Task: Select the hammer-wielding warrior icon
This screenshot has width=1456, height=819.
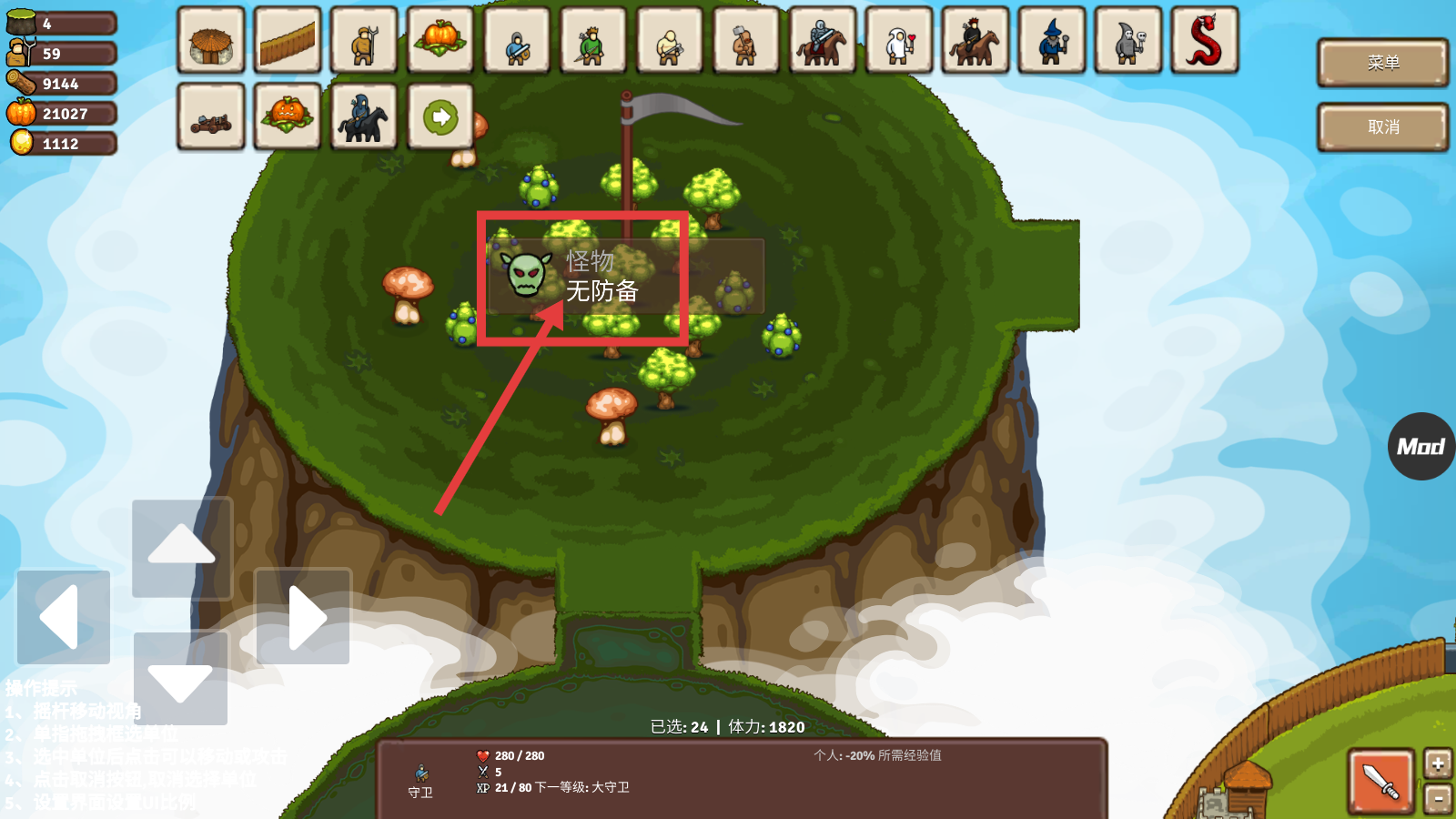Action: (746, 41)
